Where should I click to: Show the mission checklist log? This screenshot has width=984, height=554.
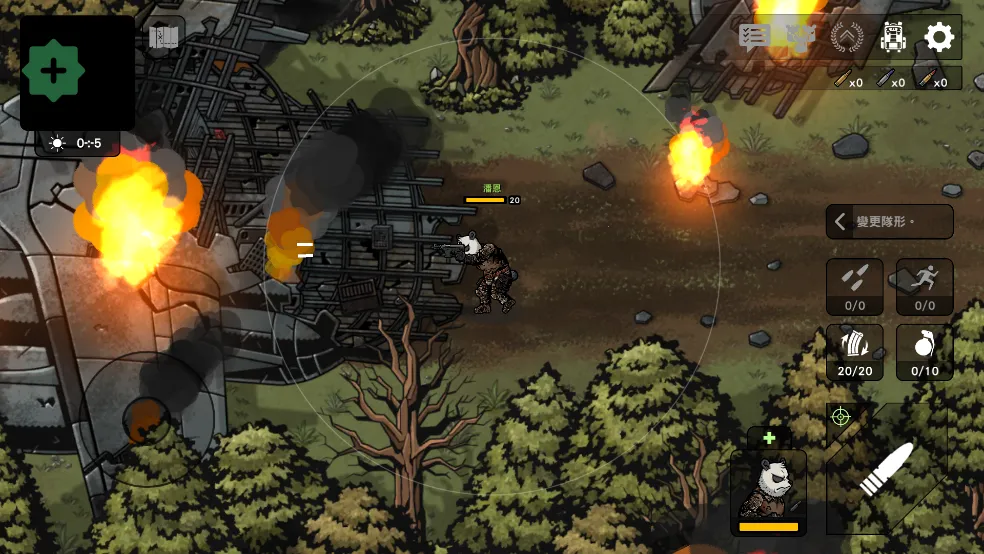[754, 37]
